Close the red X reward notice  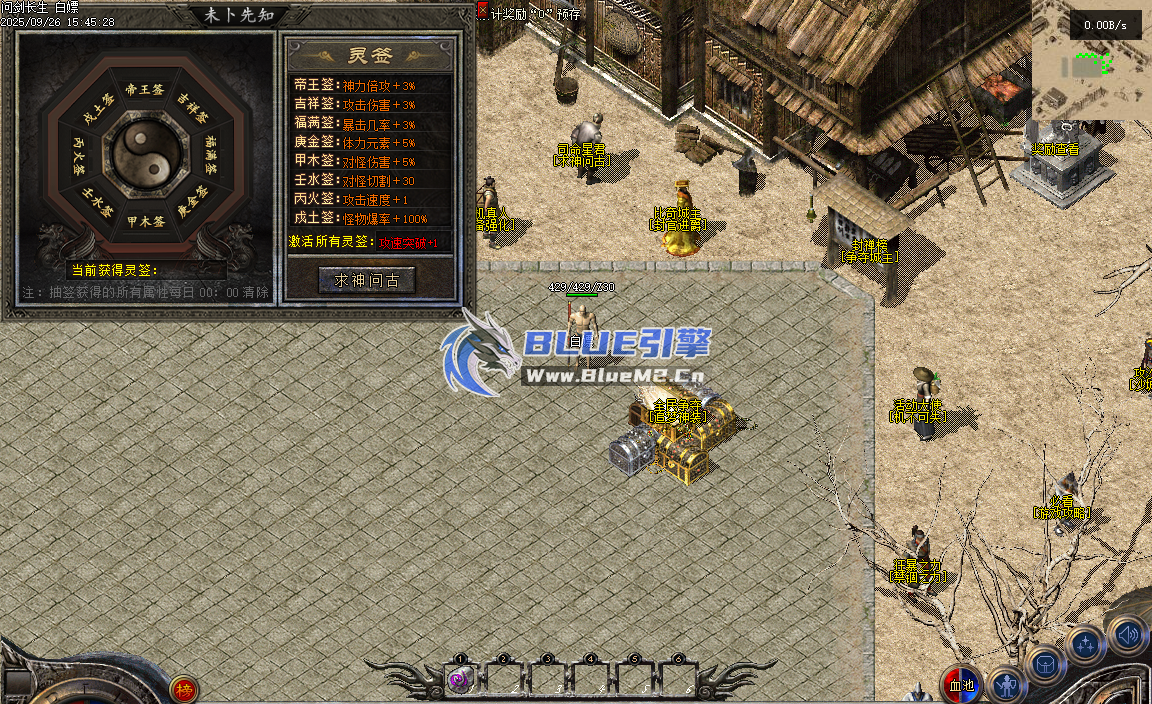pyautogui.click(x=483, y=10)
